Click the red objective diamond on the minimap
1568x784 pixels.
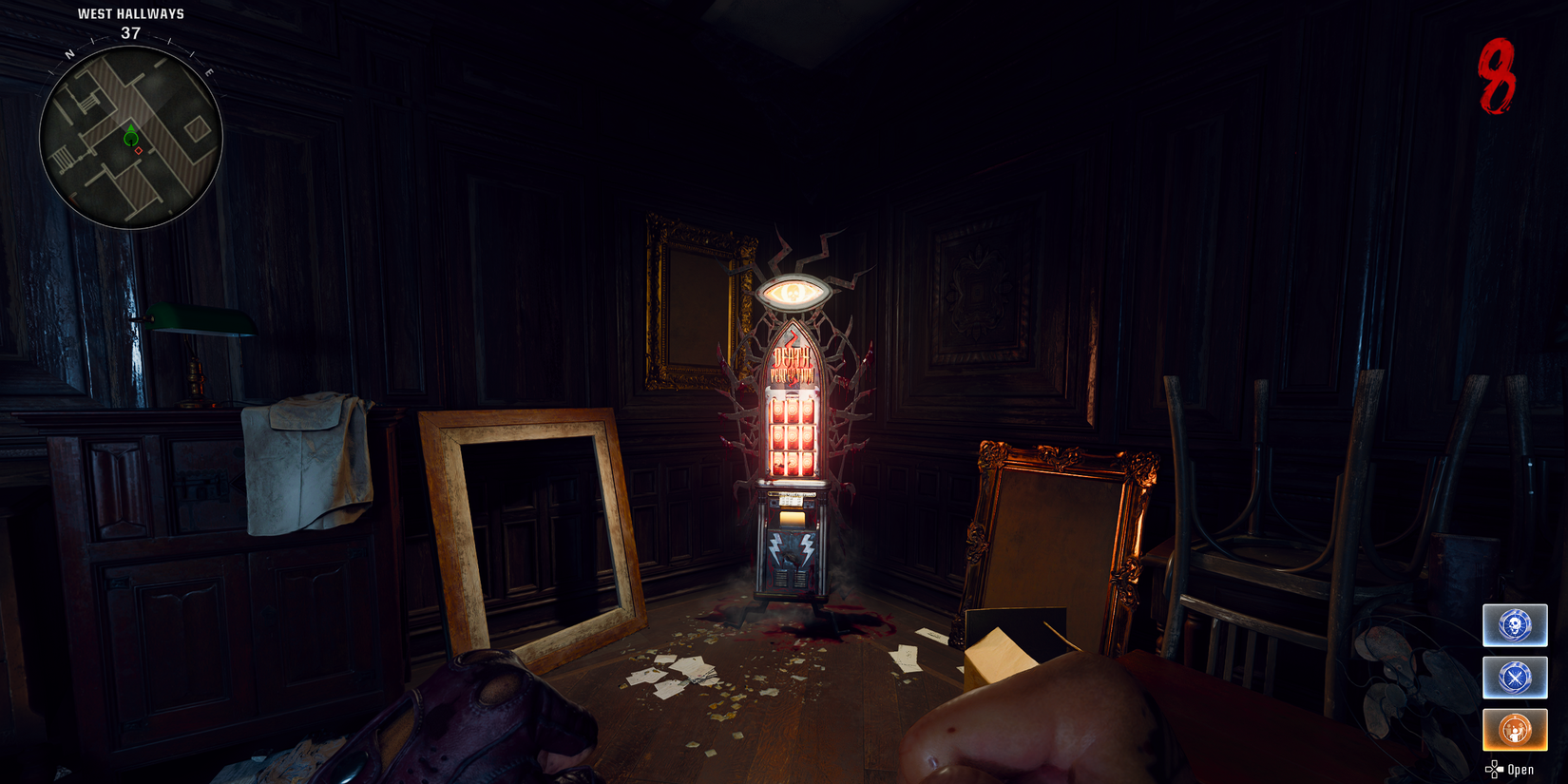139,149
